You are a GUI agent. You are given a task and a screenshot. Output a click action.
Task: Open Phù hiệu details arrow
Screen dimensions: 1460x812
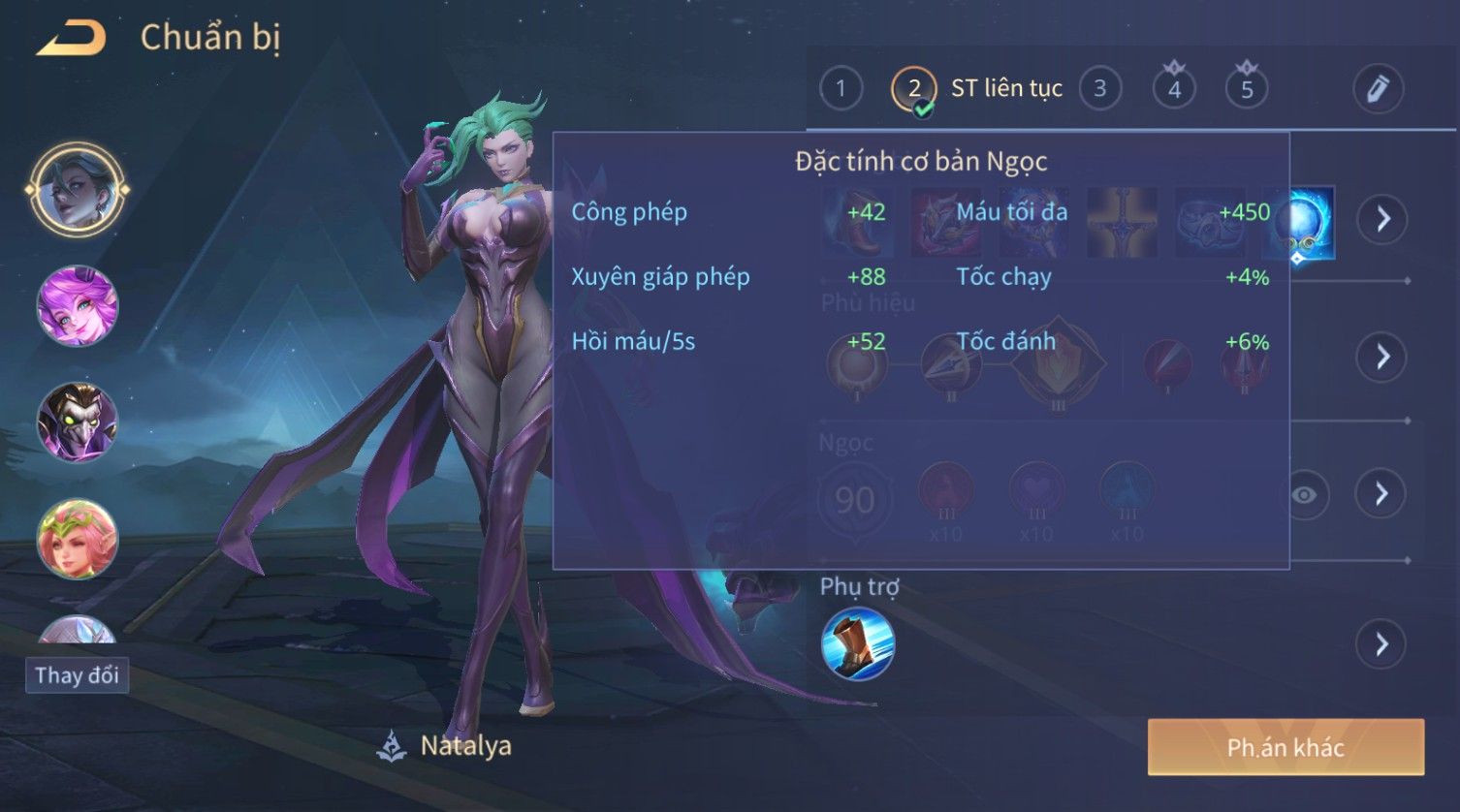coord(1381,357)
